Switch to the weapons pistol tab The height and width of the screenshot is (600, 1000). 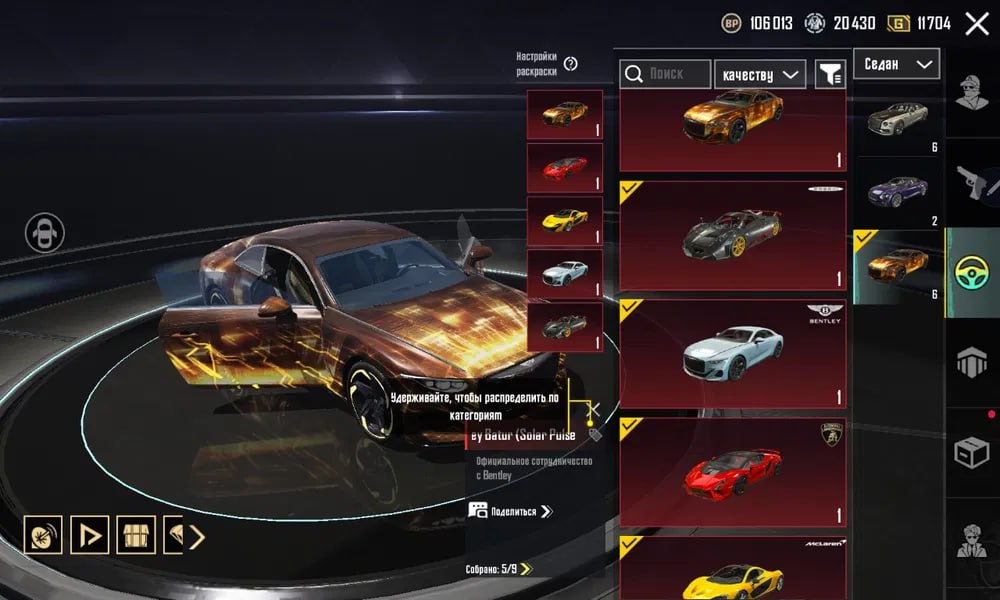click(x=972, y=182)
